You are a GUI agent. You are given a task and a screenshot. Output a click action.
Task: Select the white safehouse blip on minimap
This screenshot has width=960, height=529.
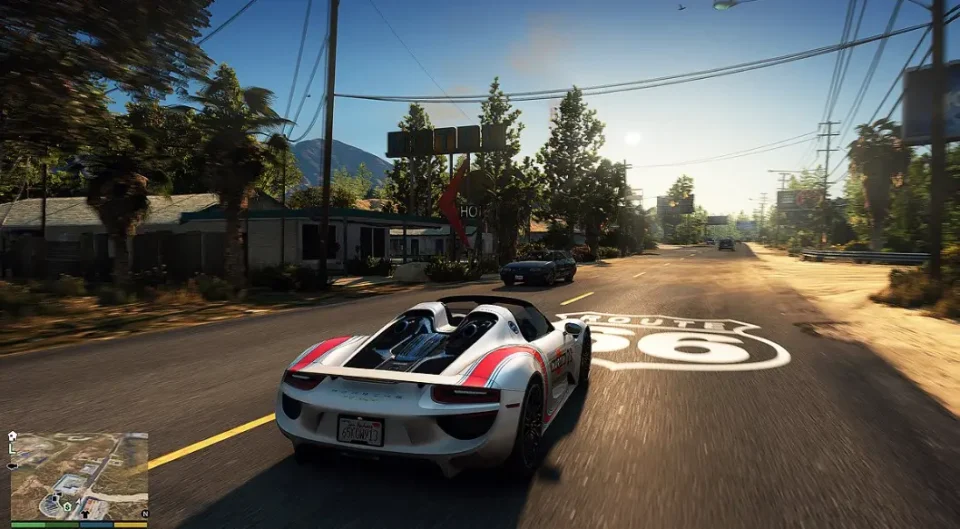[12, 436]
